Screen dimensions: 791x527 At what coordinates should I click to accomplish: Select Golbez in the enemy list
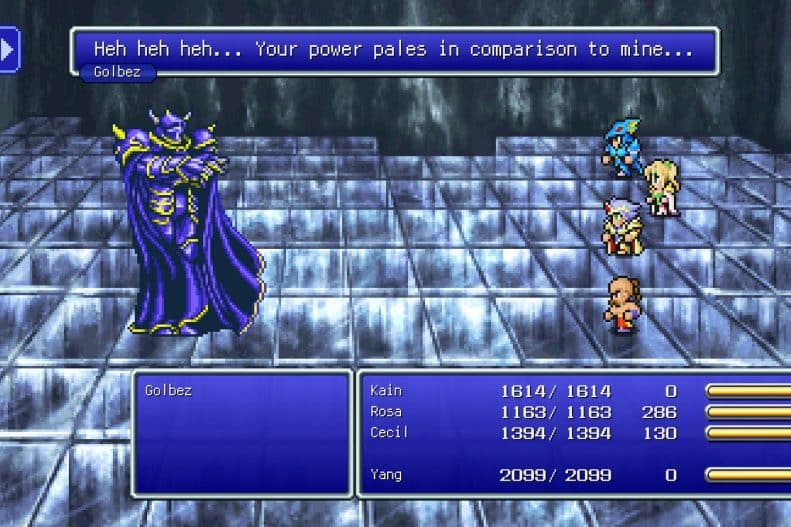pos(168,390)
